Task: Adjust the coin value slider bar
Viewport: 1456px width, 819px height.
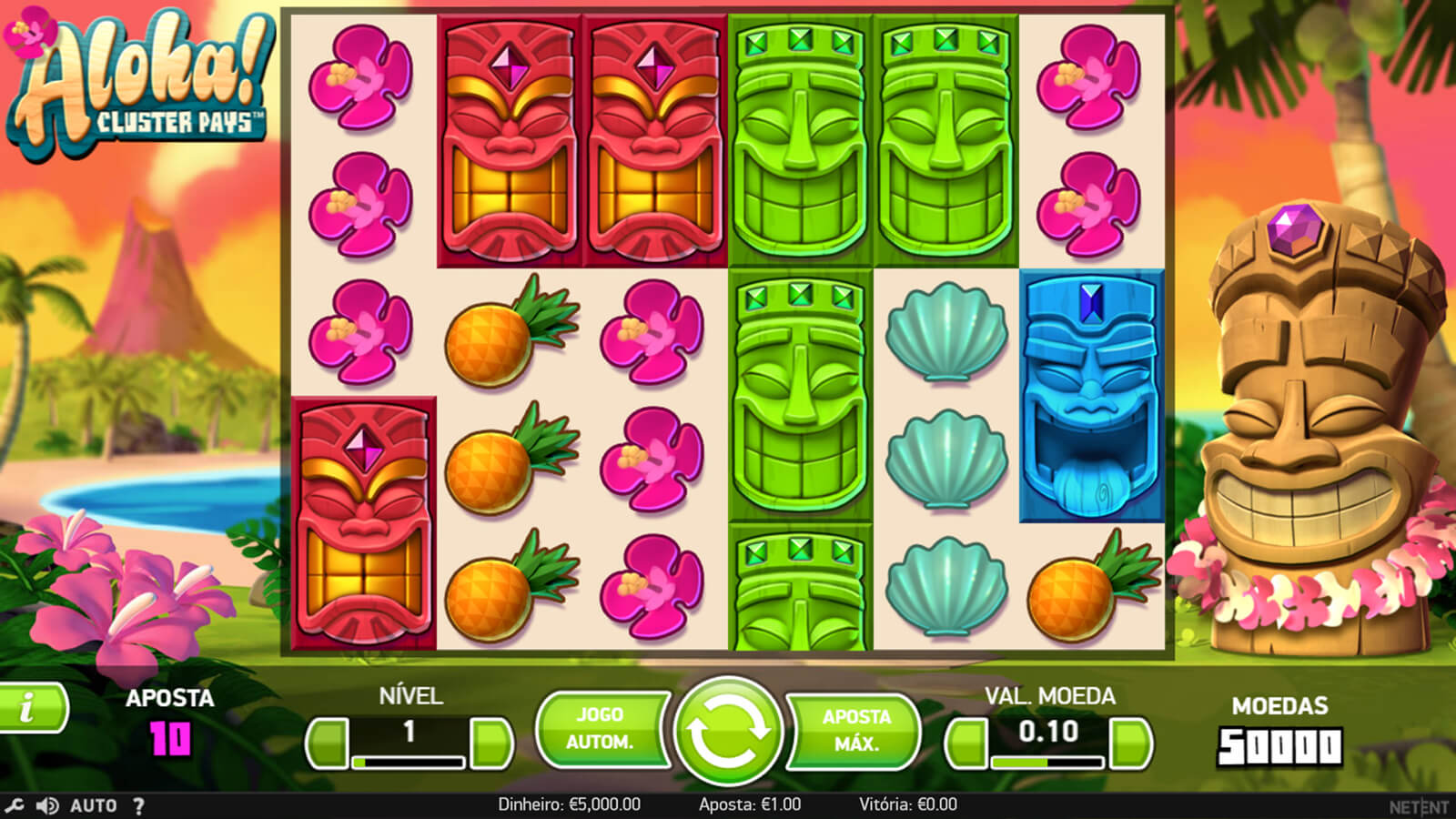Action: coord(1048,762)
